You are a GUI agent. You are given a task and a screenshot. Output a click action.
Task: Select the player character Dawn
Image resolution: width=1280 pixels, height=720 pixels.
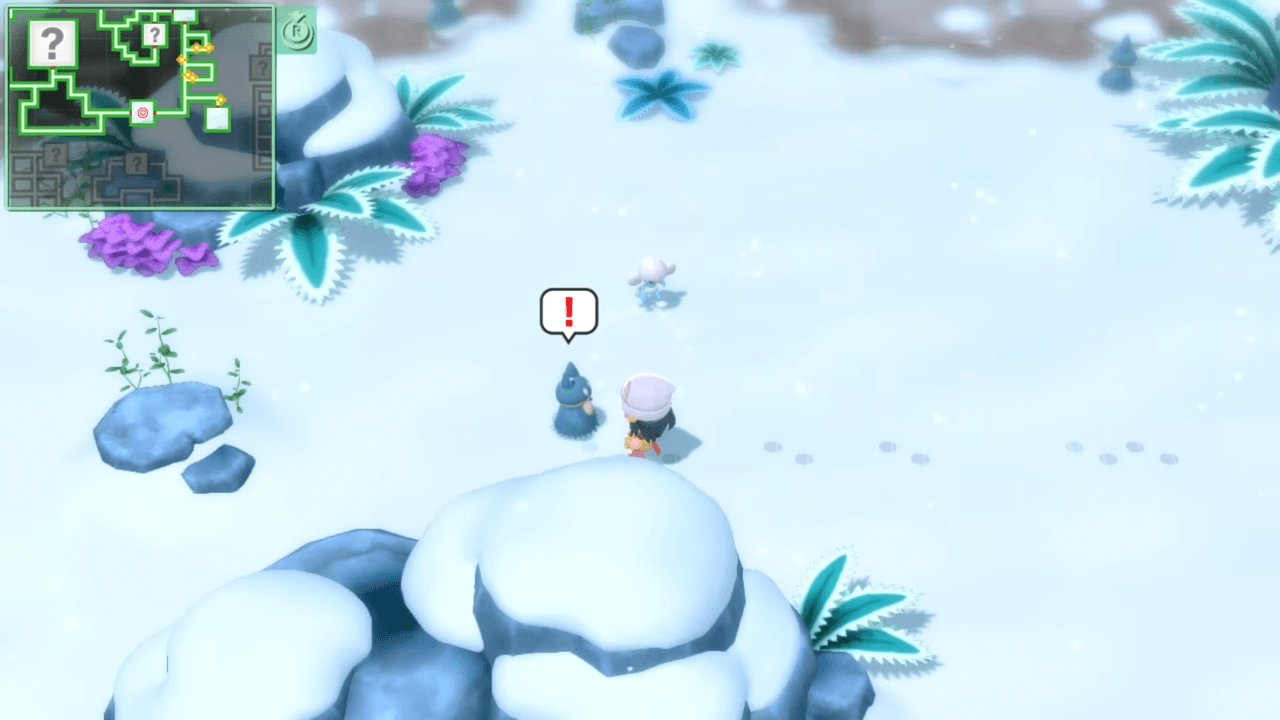tap(645, 410)
